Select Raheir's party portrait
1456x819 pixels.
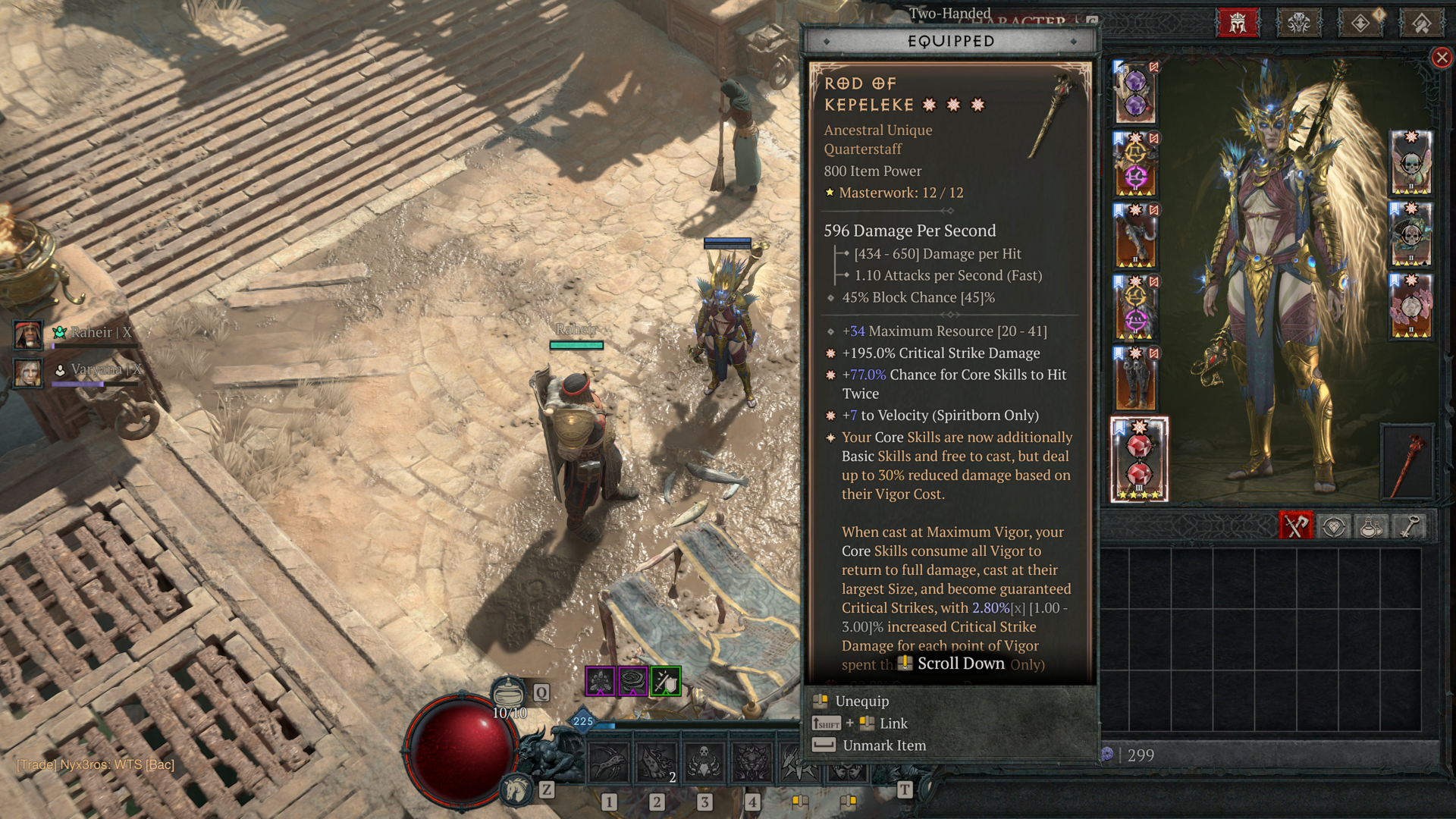(x=28, y=334)
